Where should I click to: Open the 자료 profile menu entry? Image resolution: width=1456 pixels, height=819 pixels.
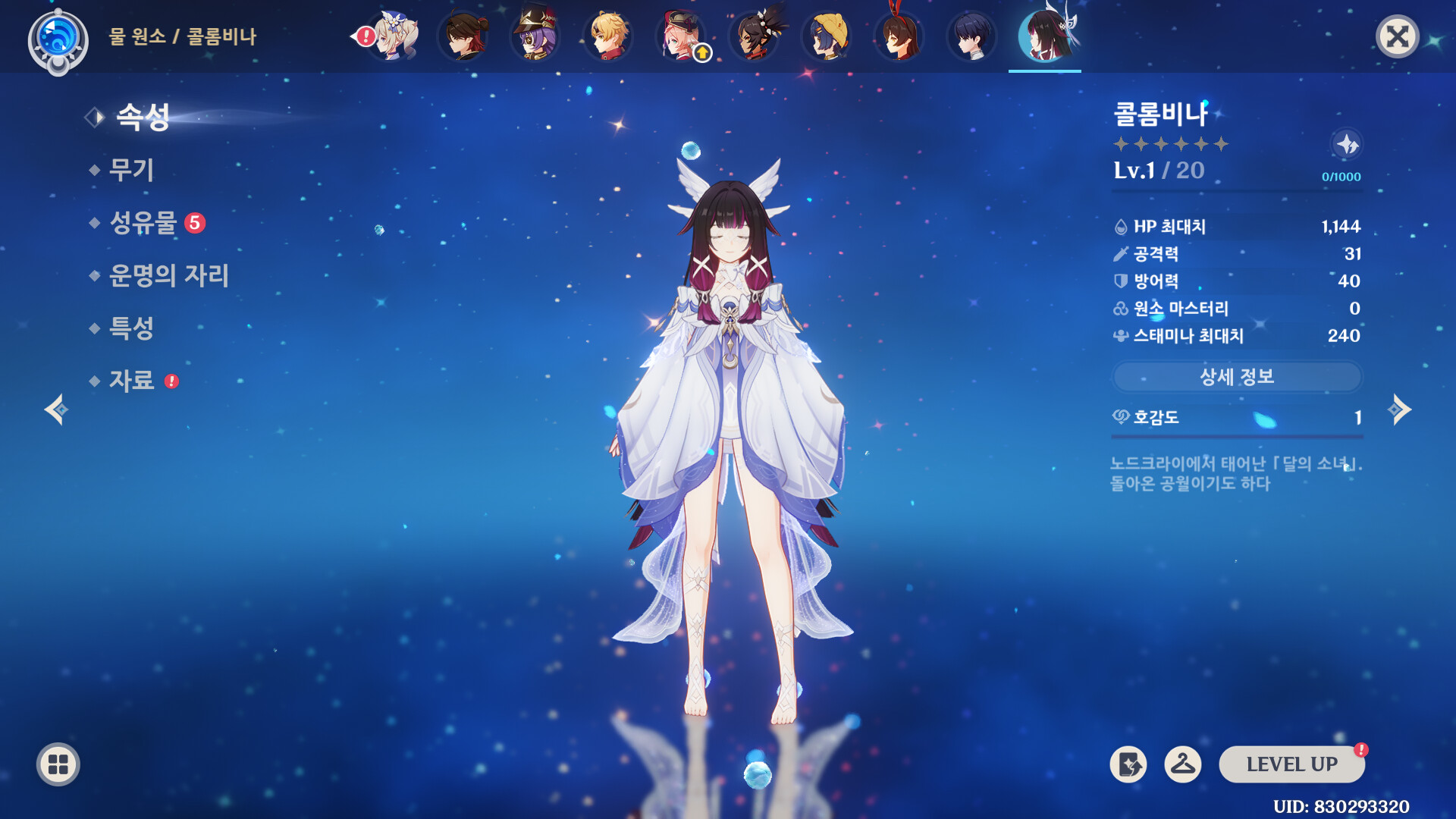click(x=131, y=381)
